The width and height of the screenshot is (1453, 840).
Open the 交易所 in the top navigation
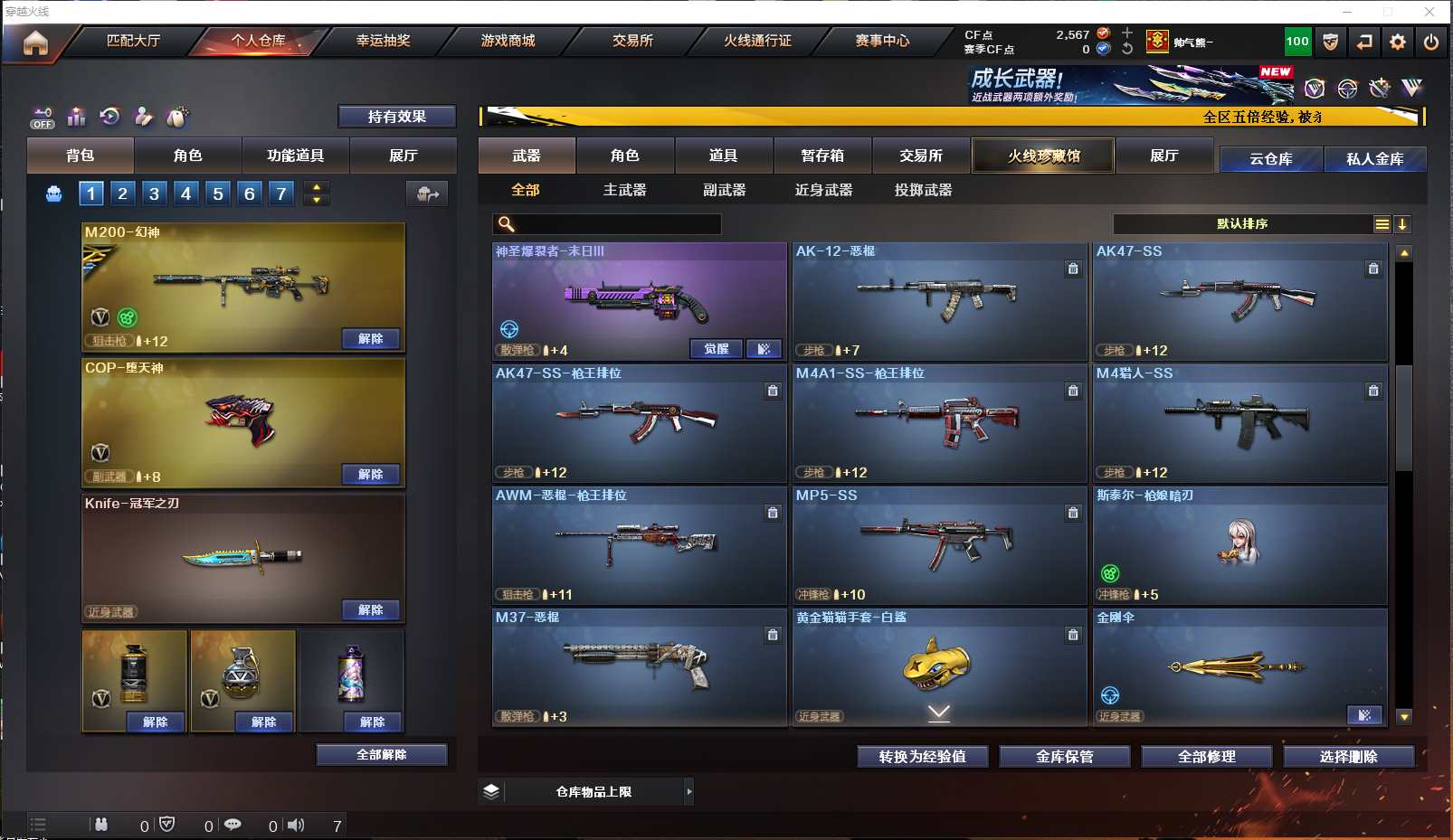[x=632, y=41]
